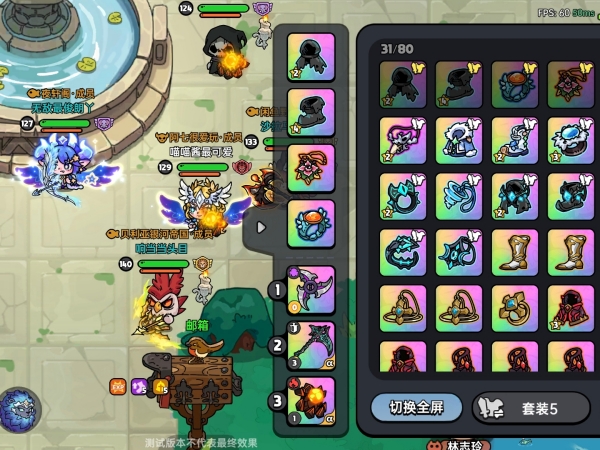This screenshot has width=600, height=450.
Task: Select the pink item in the bag grid
Action: pos(404,139)
